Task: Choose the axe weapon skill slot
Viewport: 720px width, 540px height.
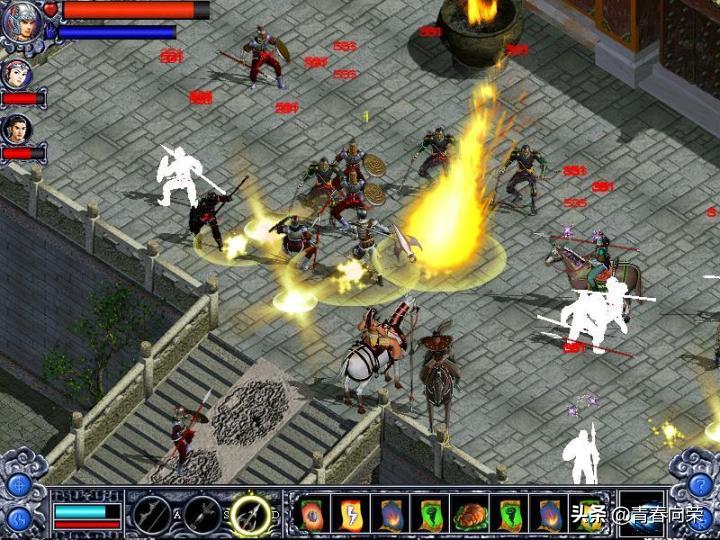Action: pos(201,514)
